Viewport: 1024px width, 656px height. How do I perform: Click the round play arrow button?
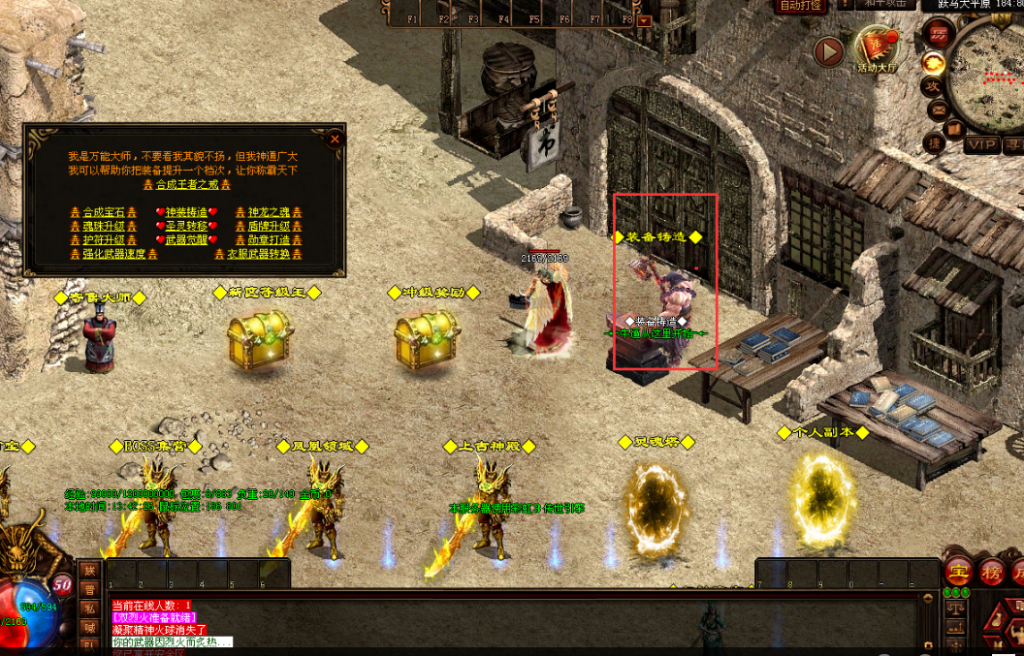point(829,51)
